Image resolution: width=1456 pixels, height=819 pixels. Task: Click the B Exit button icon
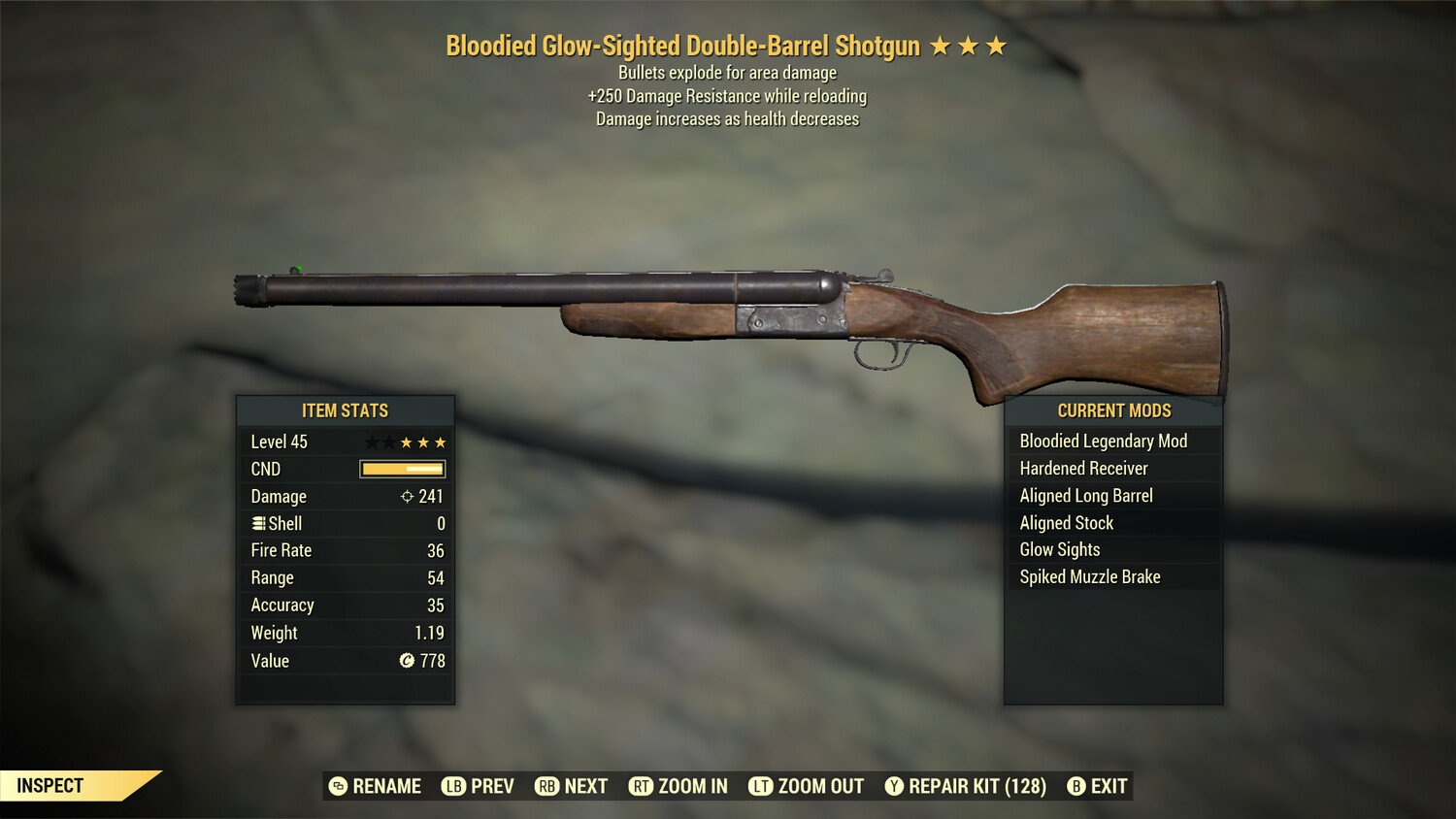1075,786
